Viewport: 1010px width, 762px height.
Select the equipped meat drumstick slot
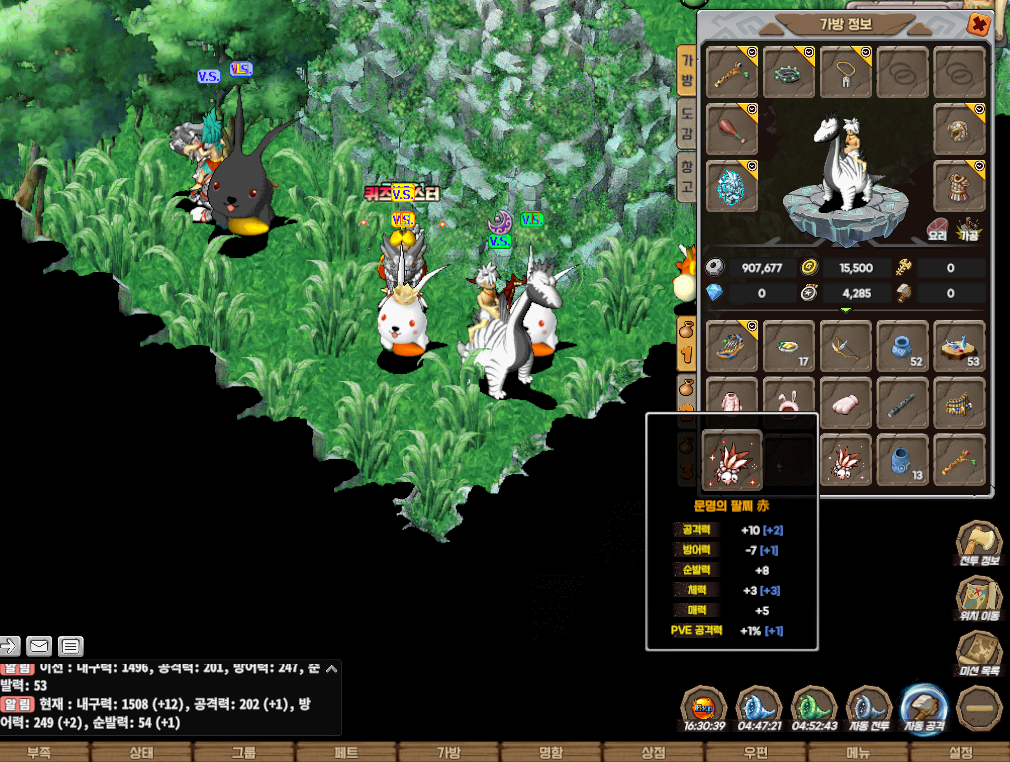pyautogui.click(x=732, y=129)
